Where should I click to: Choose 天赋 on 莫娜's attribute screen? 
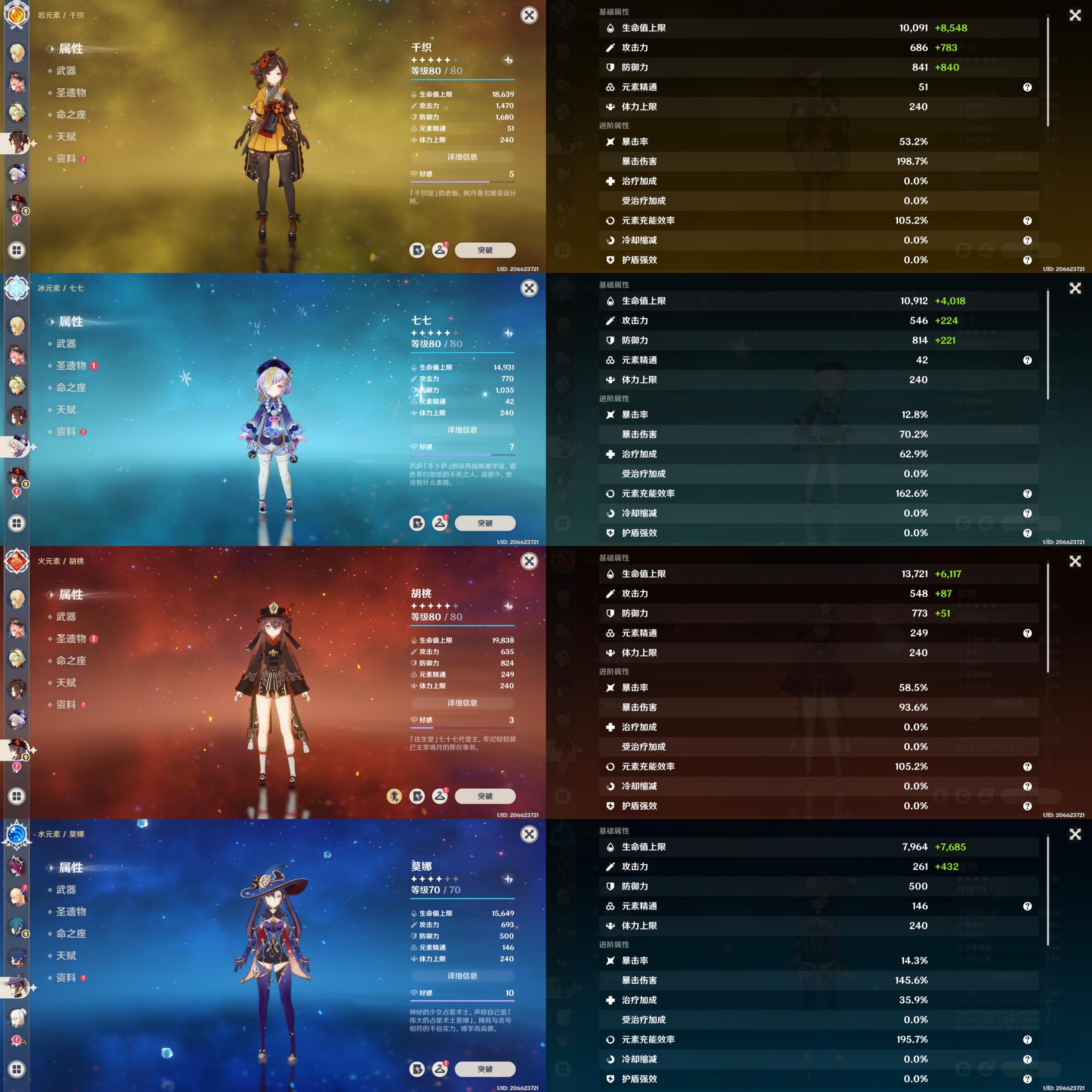point(66,955)
